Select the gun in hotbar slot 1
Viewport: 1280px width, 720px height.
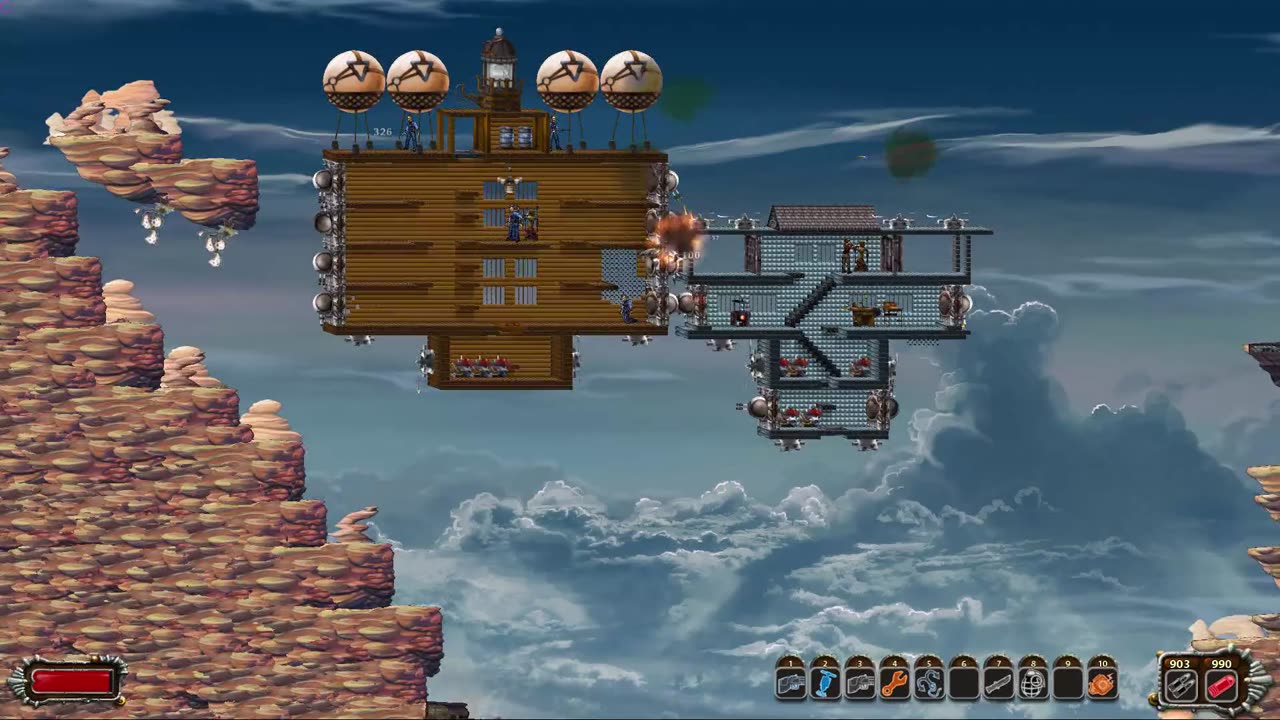click(x=791, y=684)
